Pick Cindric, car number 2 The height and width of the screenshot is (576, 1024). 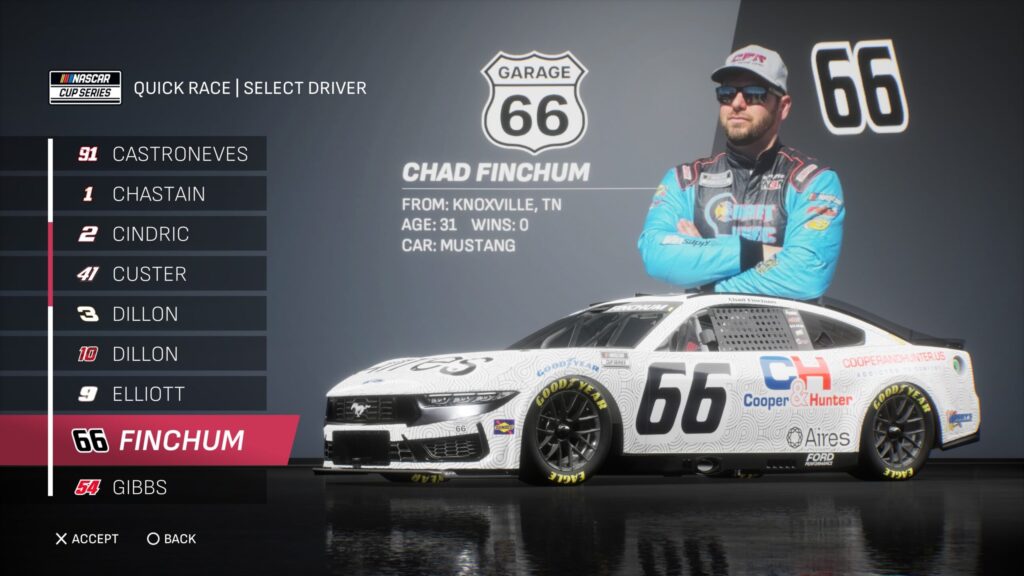coord(160,234)
